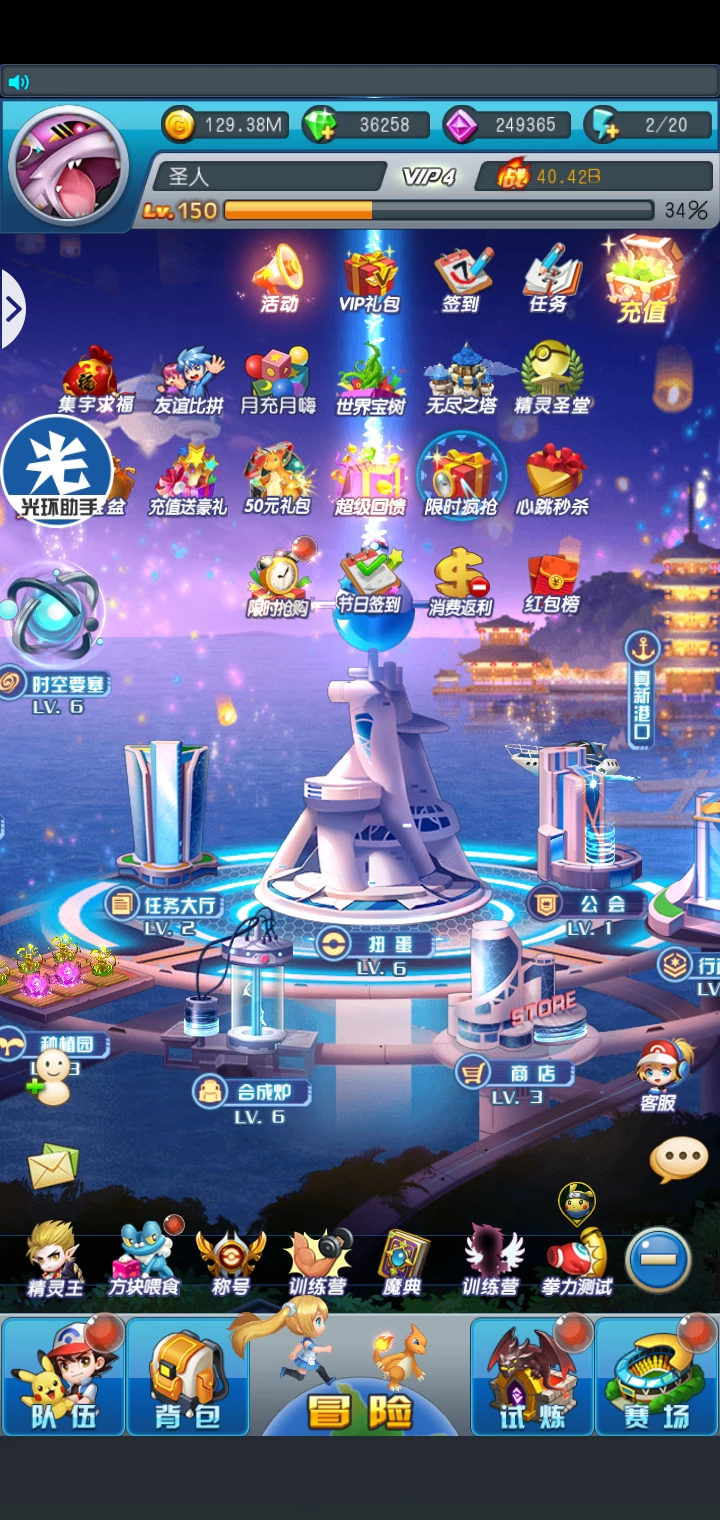This screenshot has height=1520, width=720.
Task: Open the 队伍 team tab
Action: click(x=63, y=1376)
